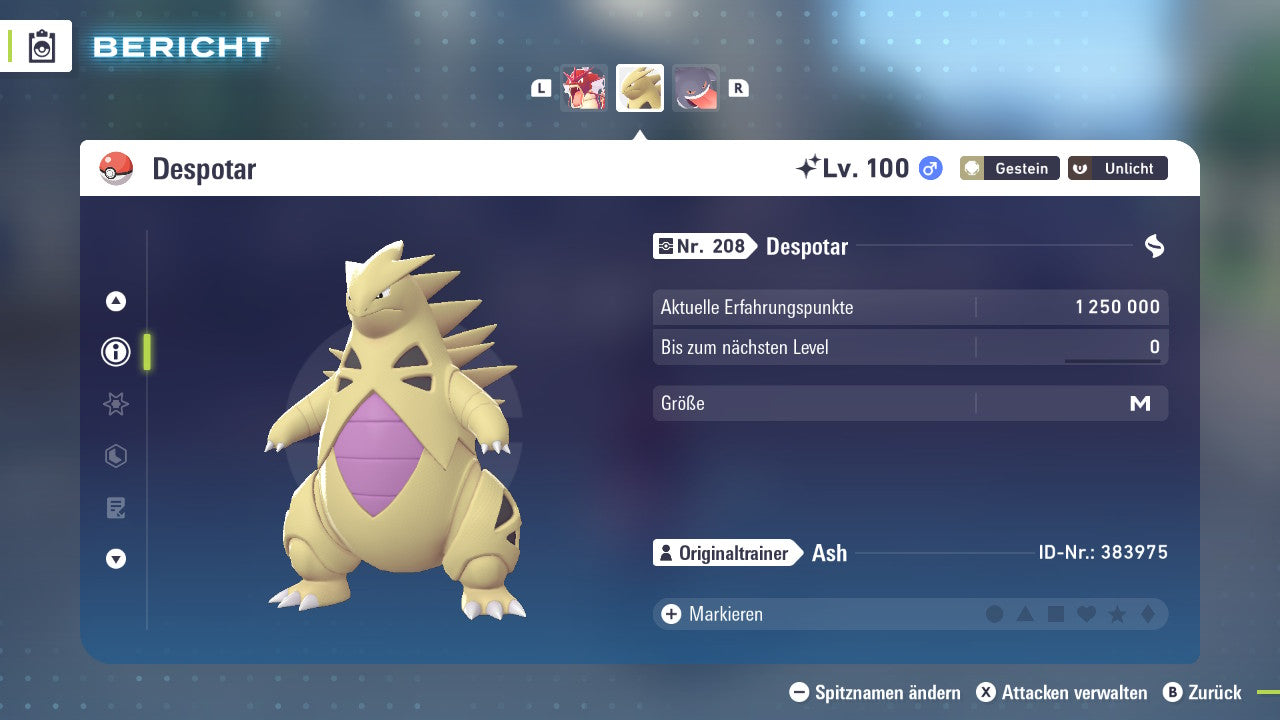1280x720 pixels.
Task: Click the Mega Stone icon beside Despotar
Action: click(1154, 246)
